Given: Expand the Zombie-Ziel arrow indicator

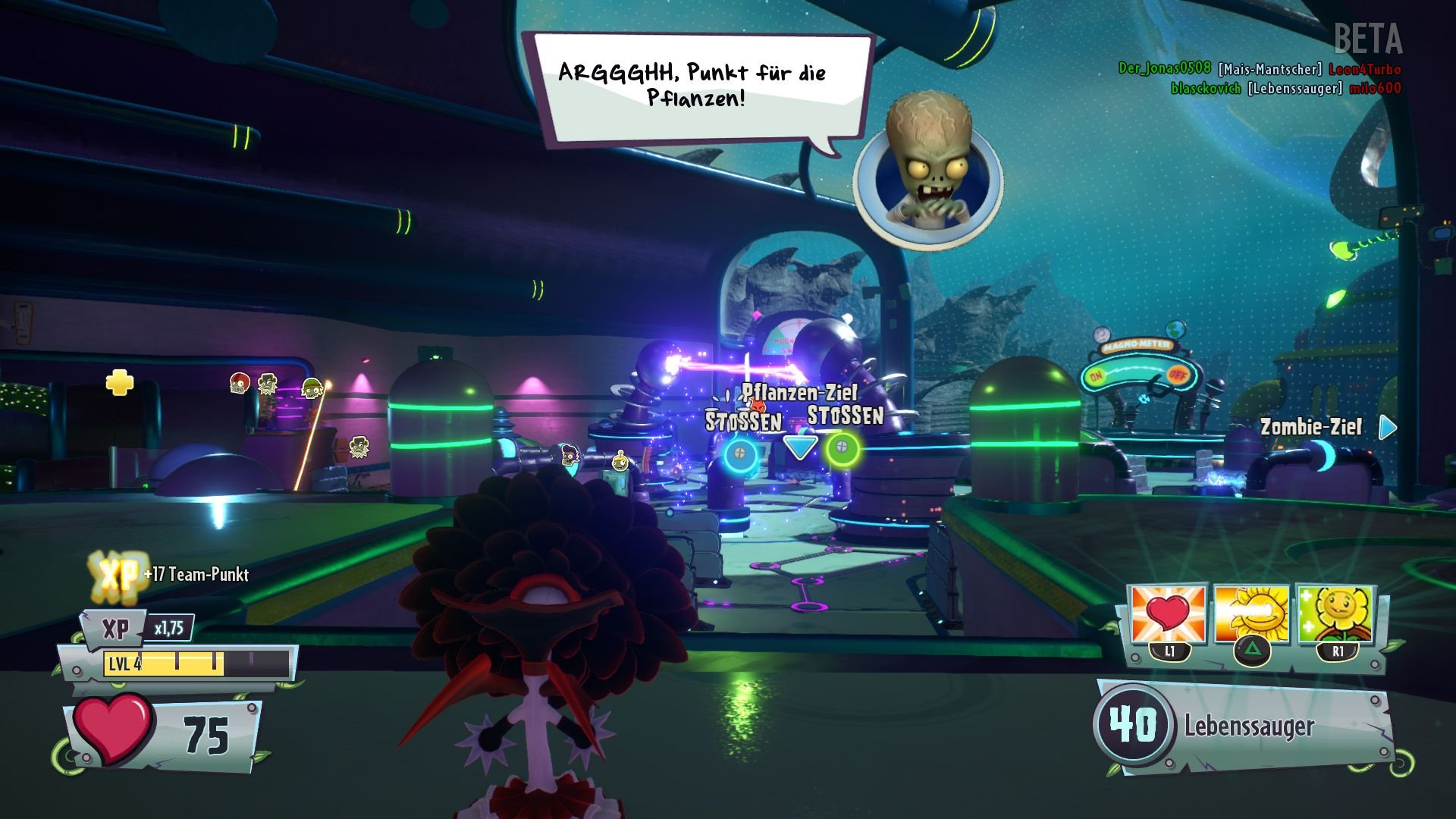Looking at the screenshot, I should click(x=1388, y=428).
